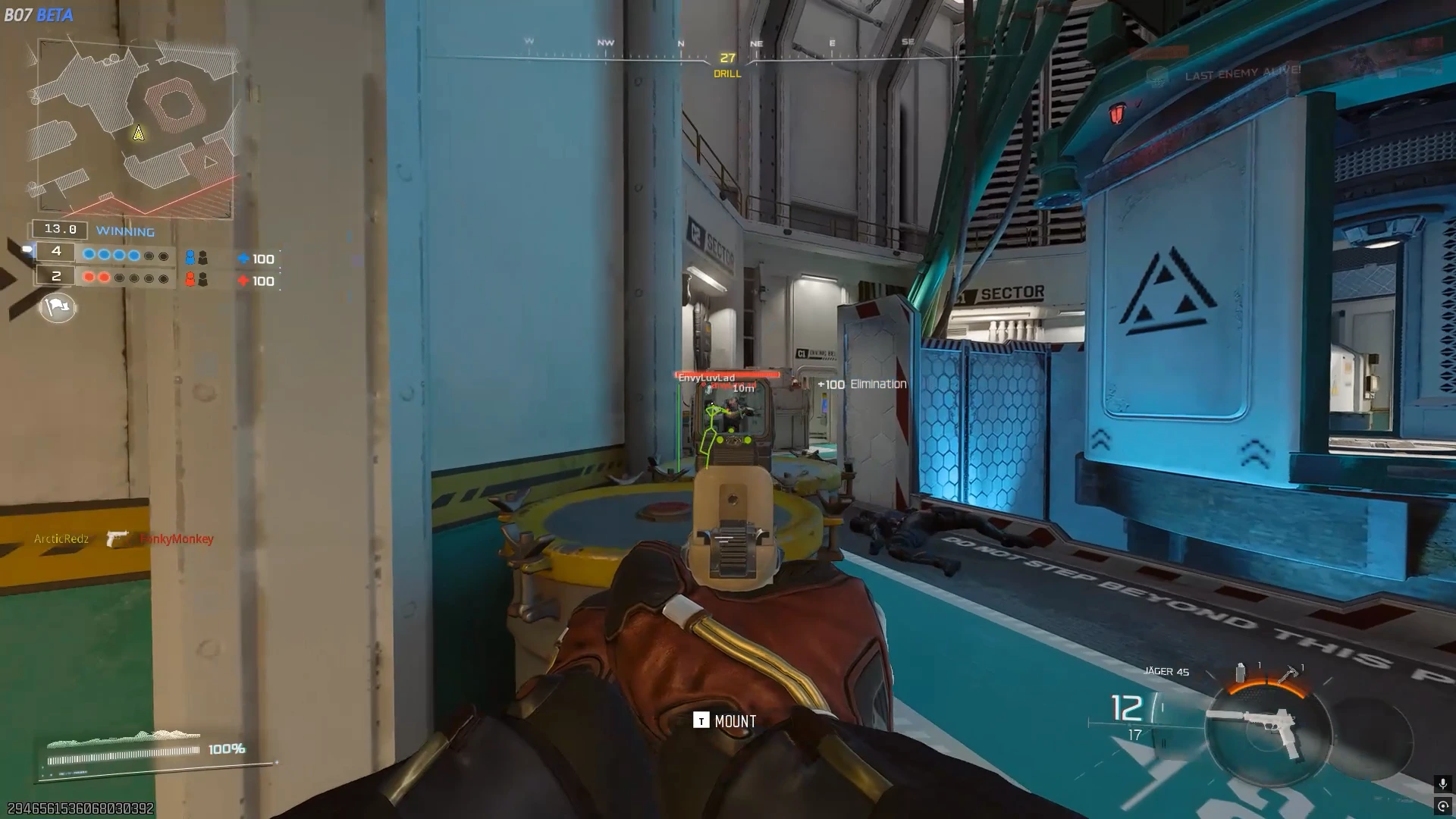Choose the grenade canister equipment icon
The height and width of the screenshot is (819, 1456).
(x=1241, y=673)
